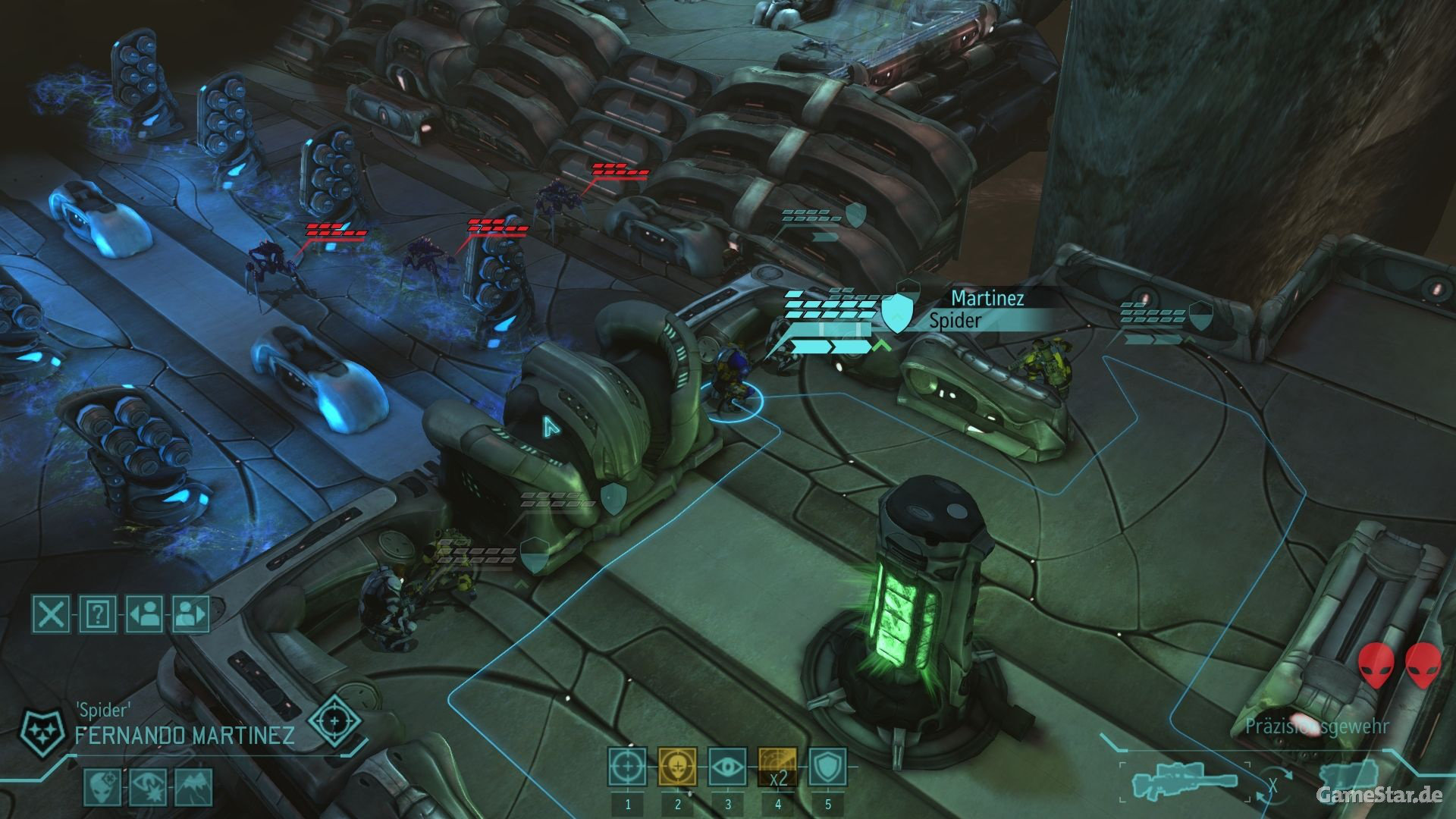Inspect the eye and burst perk icon
The height and width of the screenshot is (819, 1456).
(x=148, y=787)
